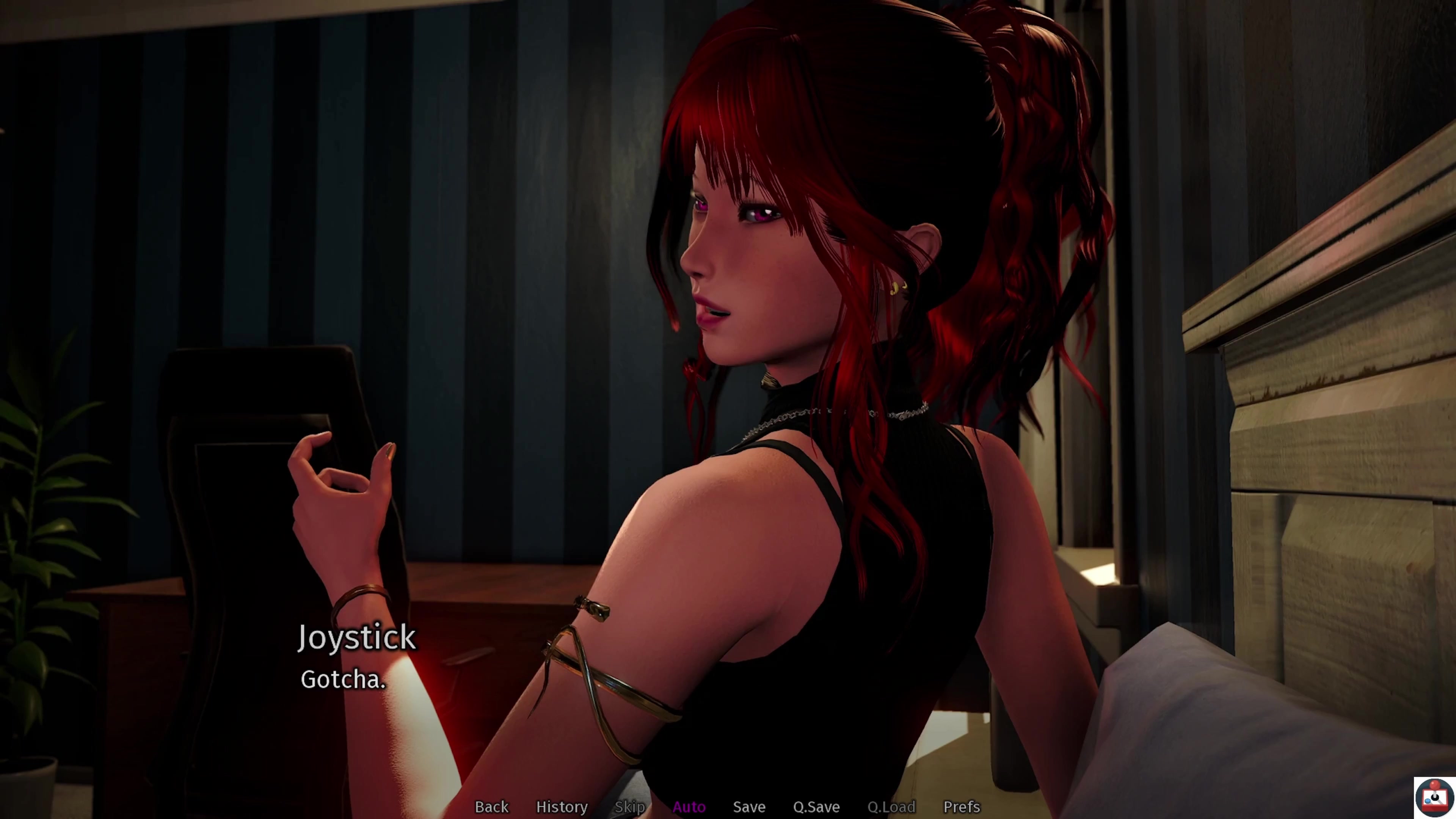Toggle Skip mode
Screen dimensions: 1456x819
click(629, 806)
